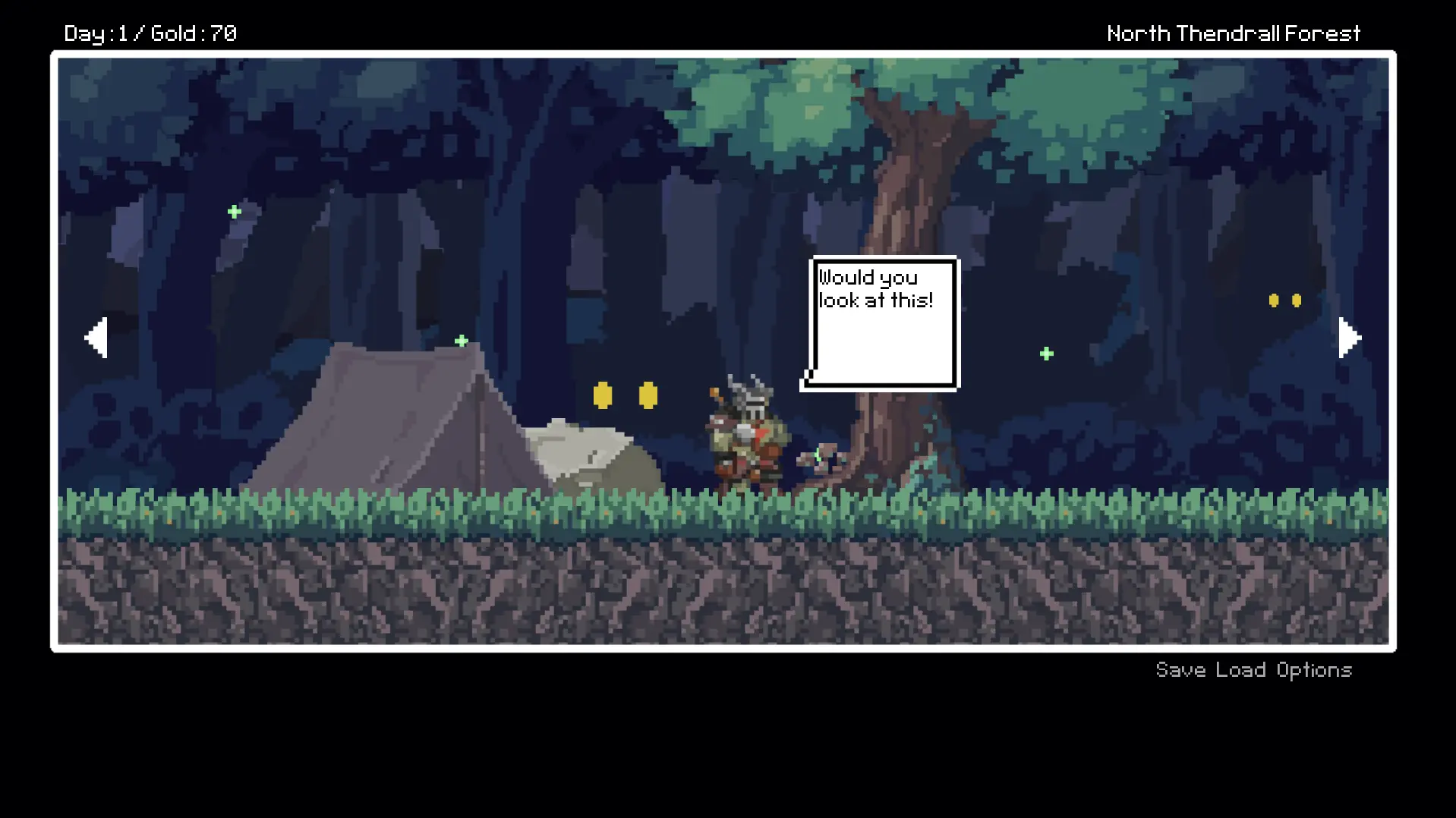Save the game
This screenshot has width=1456, height=818.
pos(1180,670)
